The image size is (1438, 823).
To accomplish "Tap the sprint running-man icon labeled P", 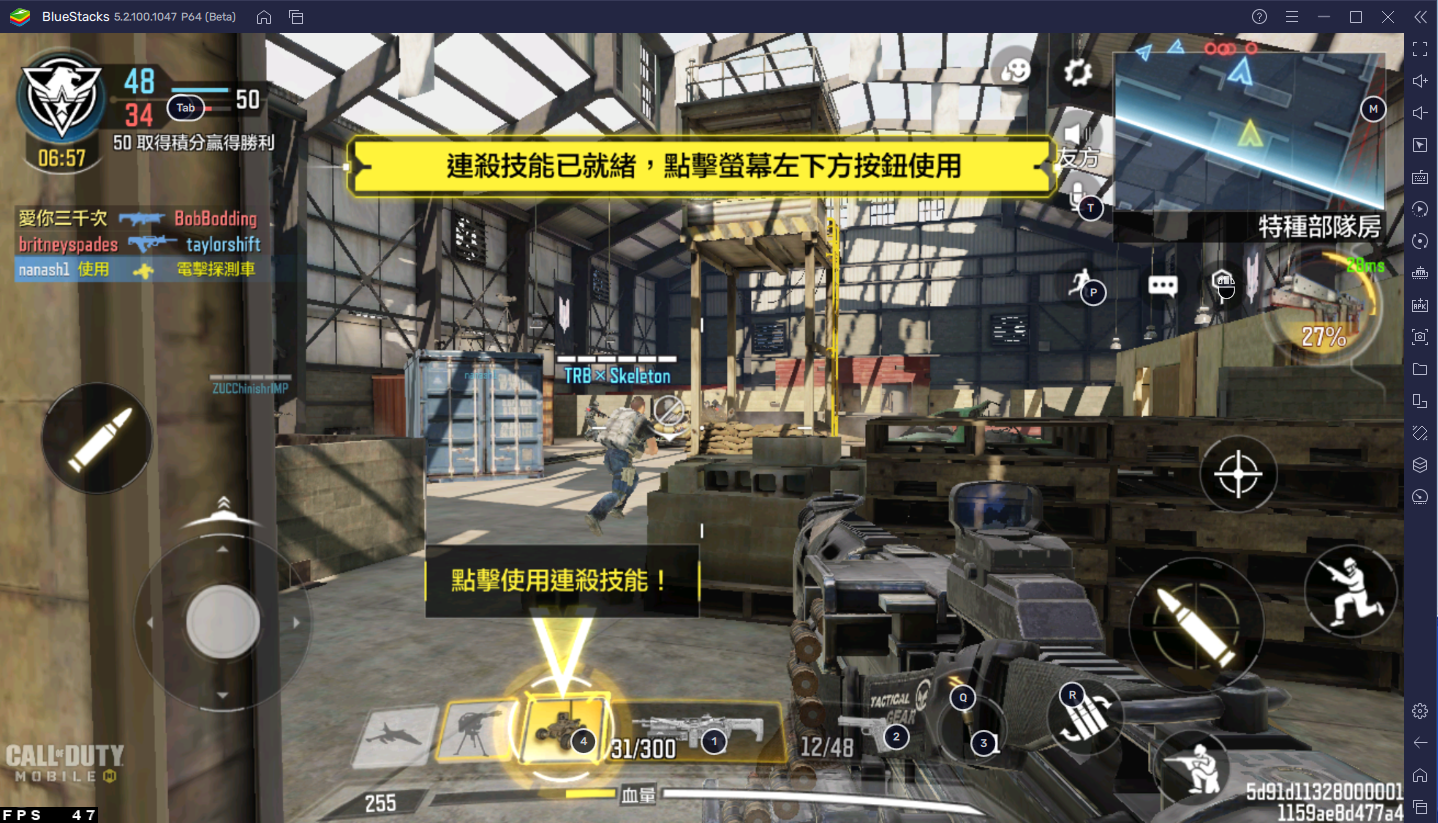I will [1087, 289].
